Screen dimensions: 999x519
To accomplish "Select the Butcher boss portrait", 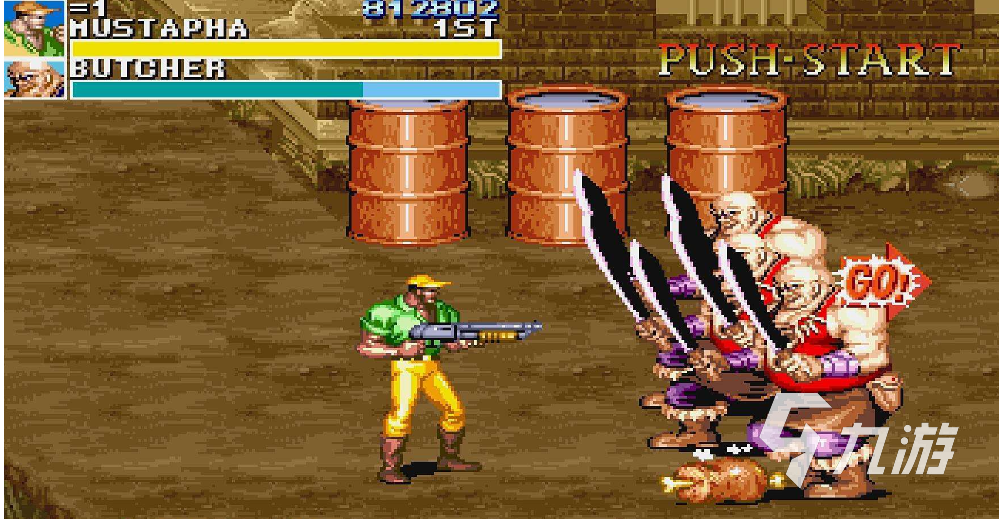I will [34, 79].
